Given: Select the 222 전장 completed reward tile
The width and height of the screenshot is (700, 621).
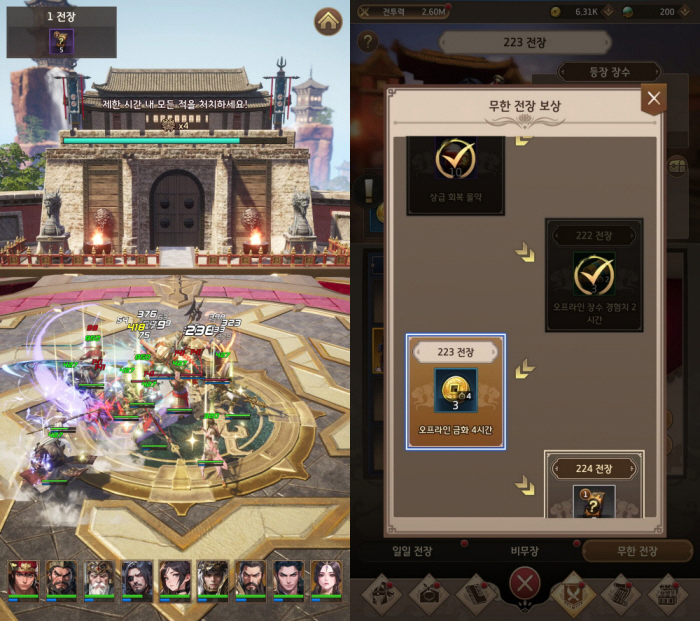Looking at the screenshot, I should [x=594, y=274].
